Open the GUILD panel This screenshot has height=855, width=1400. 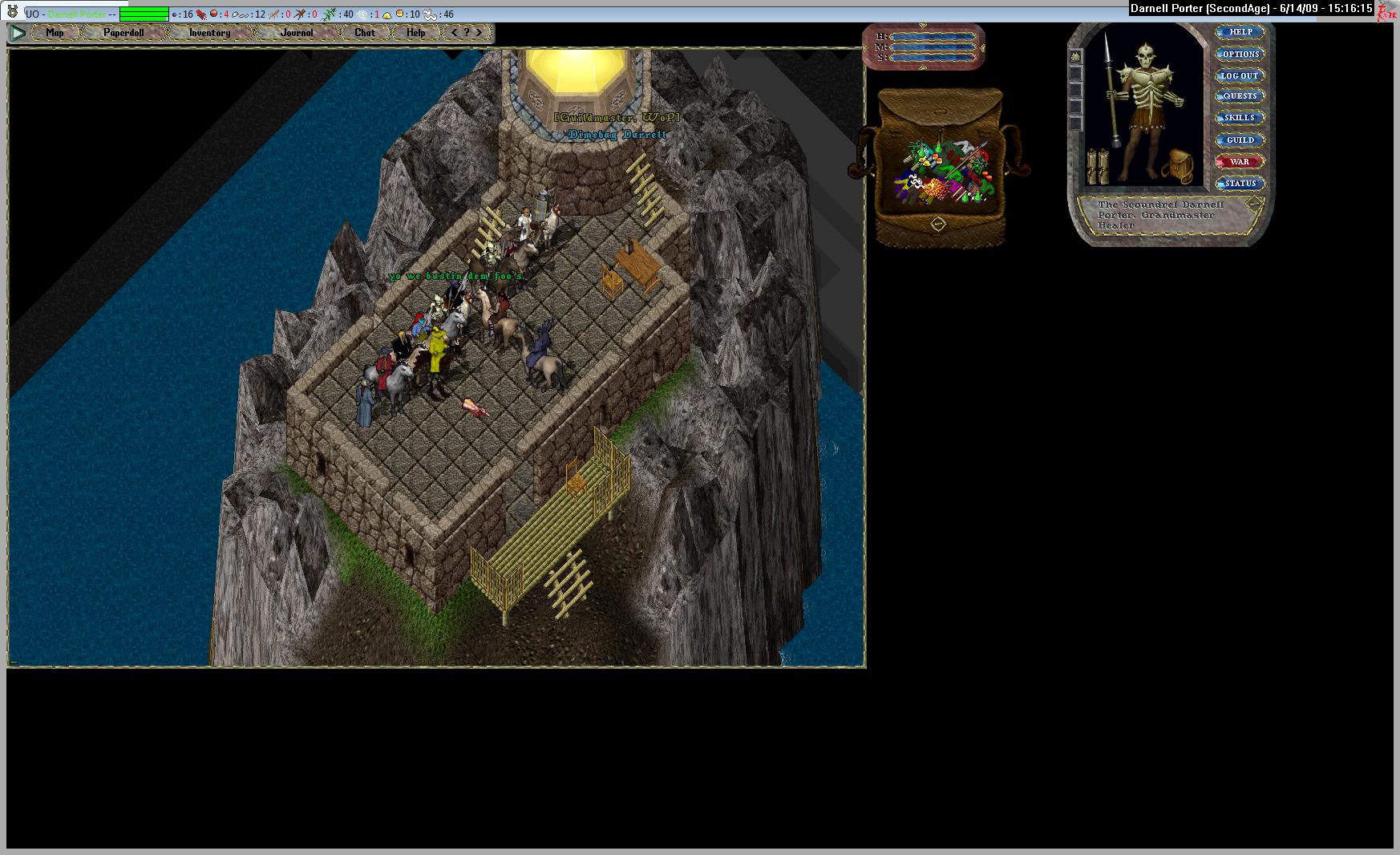(x=1240, y=140)
